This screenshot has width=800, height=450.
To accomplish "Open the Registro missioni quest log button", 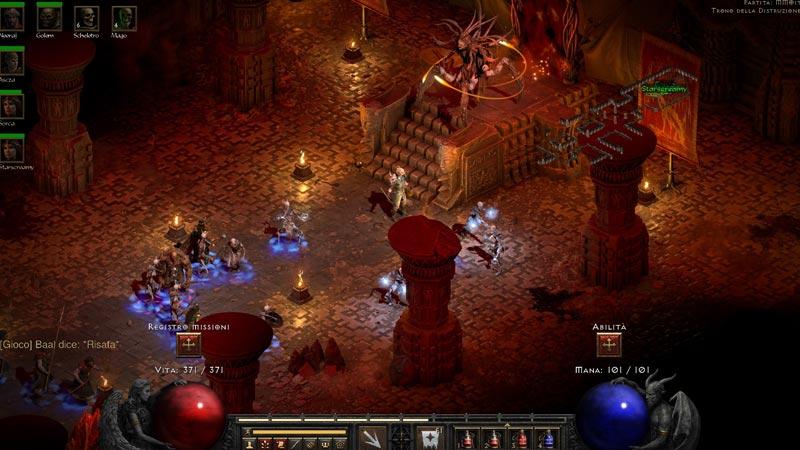I will point(189,345).
